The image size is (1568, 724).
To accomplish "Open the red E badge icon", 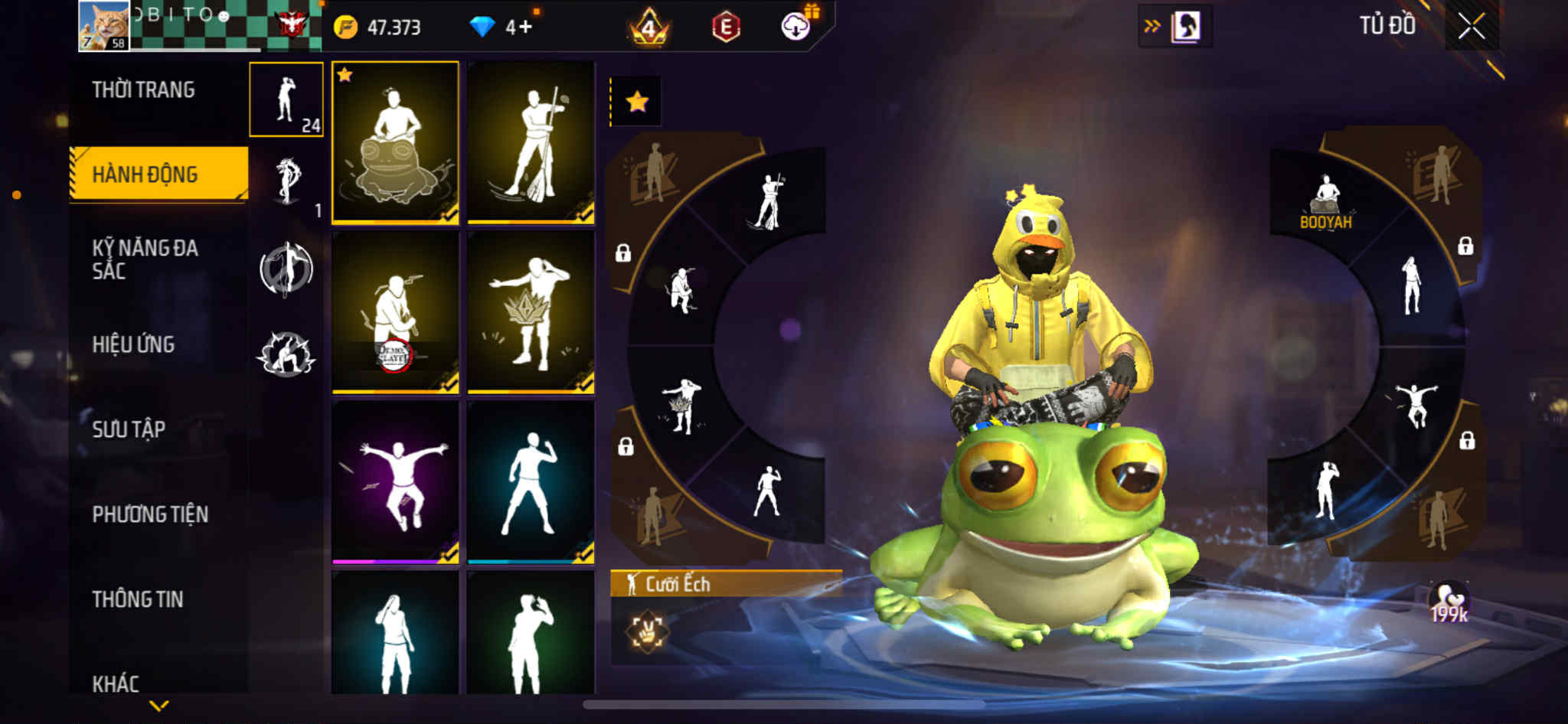I will pyautogui.click(x=725, y=28).
